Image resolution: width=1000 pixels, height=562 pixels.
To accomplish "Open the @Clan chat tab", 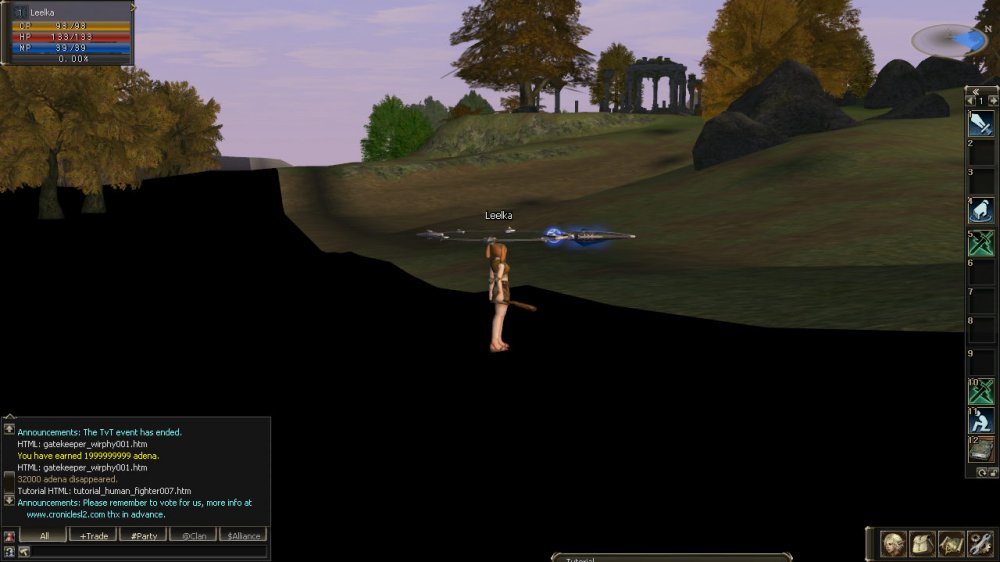I will point(194,535).
